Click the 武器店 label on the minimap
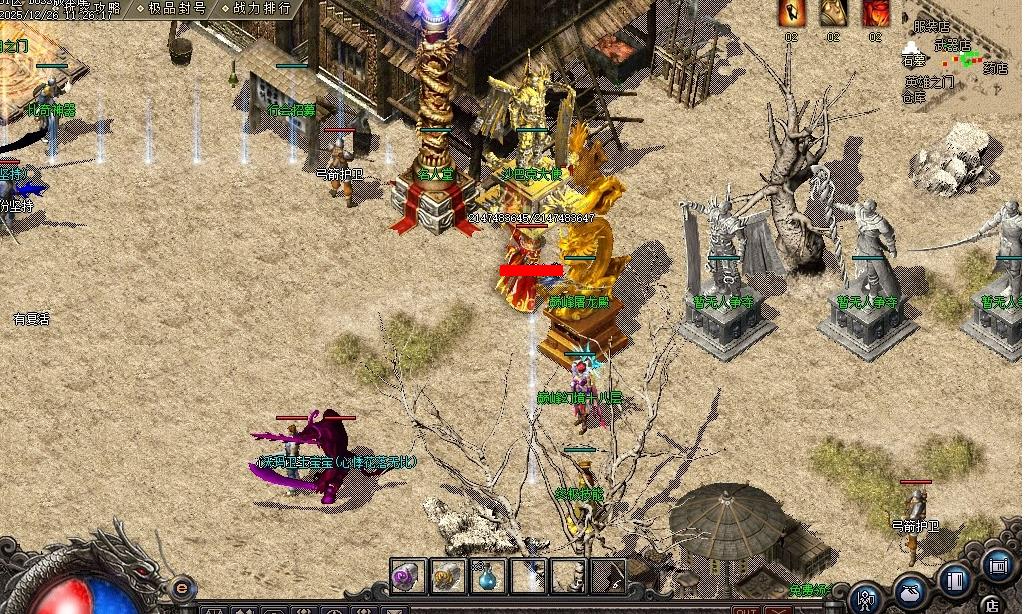This screenshot has height=614, width=1028. tap(952, 44)
